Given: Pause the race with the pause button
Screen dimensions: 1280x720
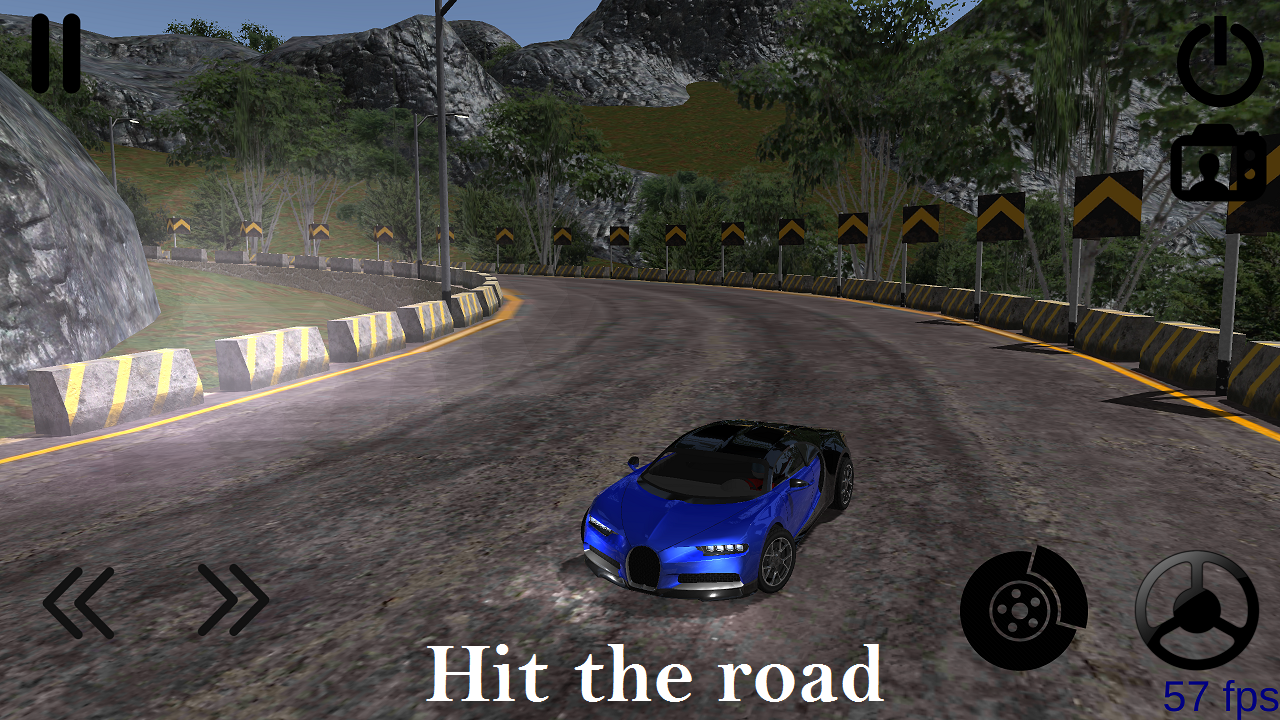Looking at the screenshot, I should coord(58,53).
